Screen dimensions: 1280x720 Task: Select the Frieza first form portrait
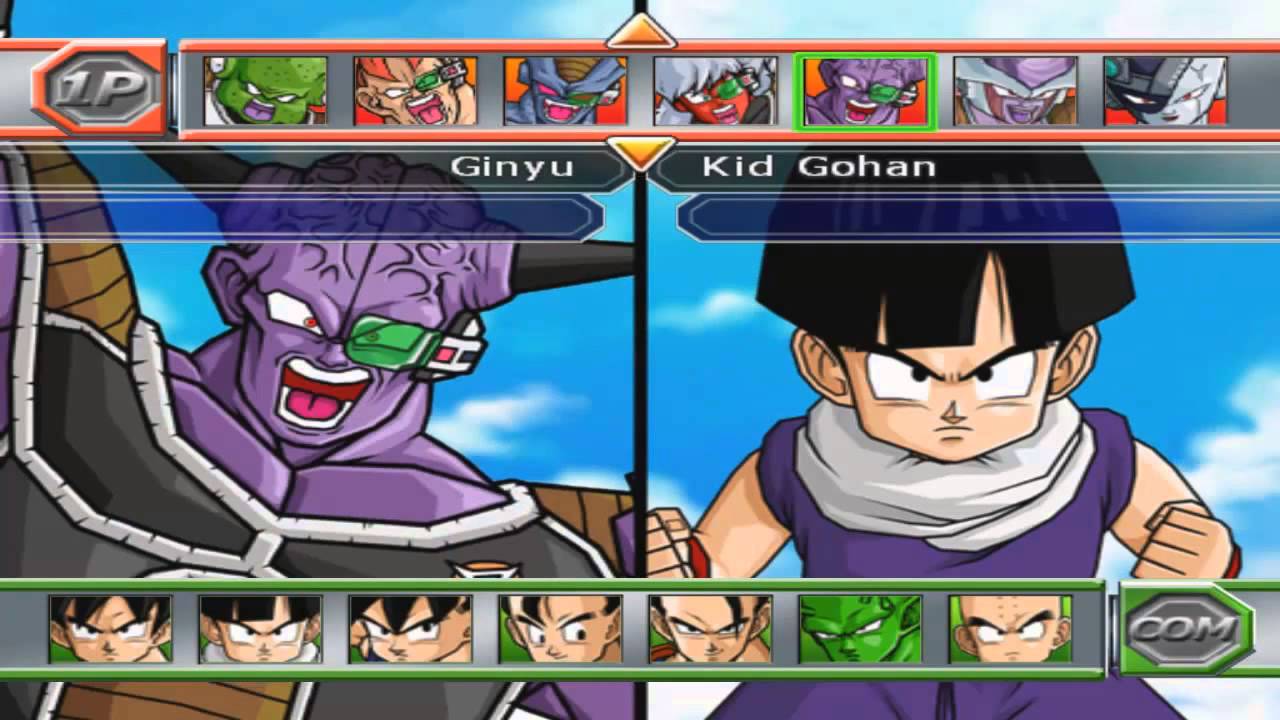pyautogui.click(x=1015, y=92)
